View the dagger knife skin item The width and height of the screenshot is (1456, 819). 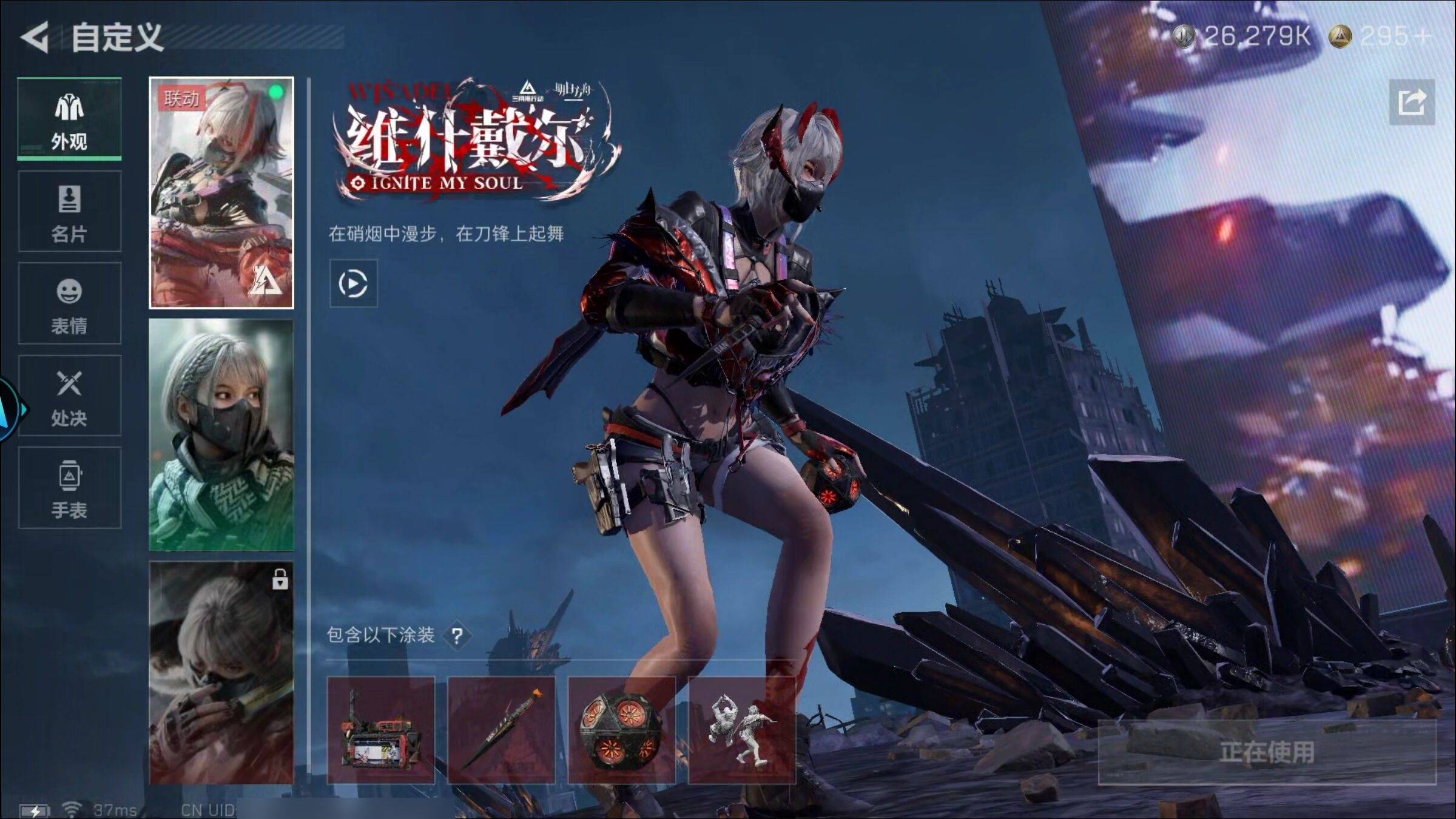click(x=501, y=730)
